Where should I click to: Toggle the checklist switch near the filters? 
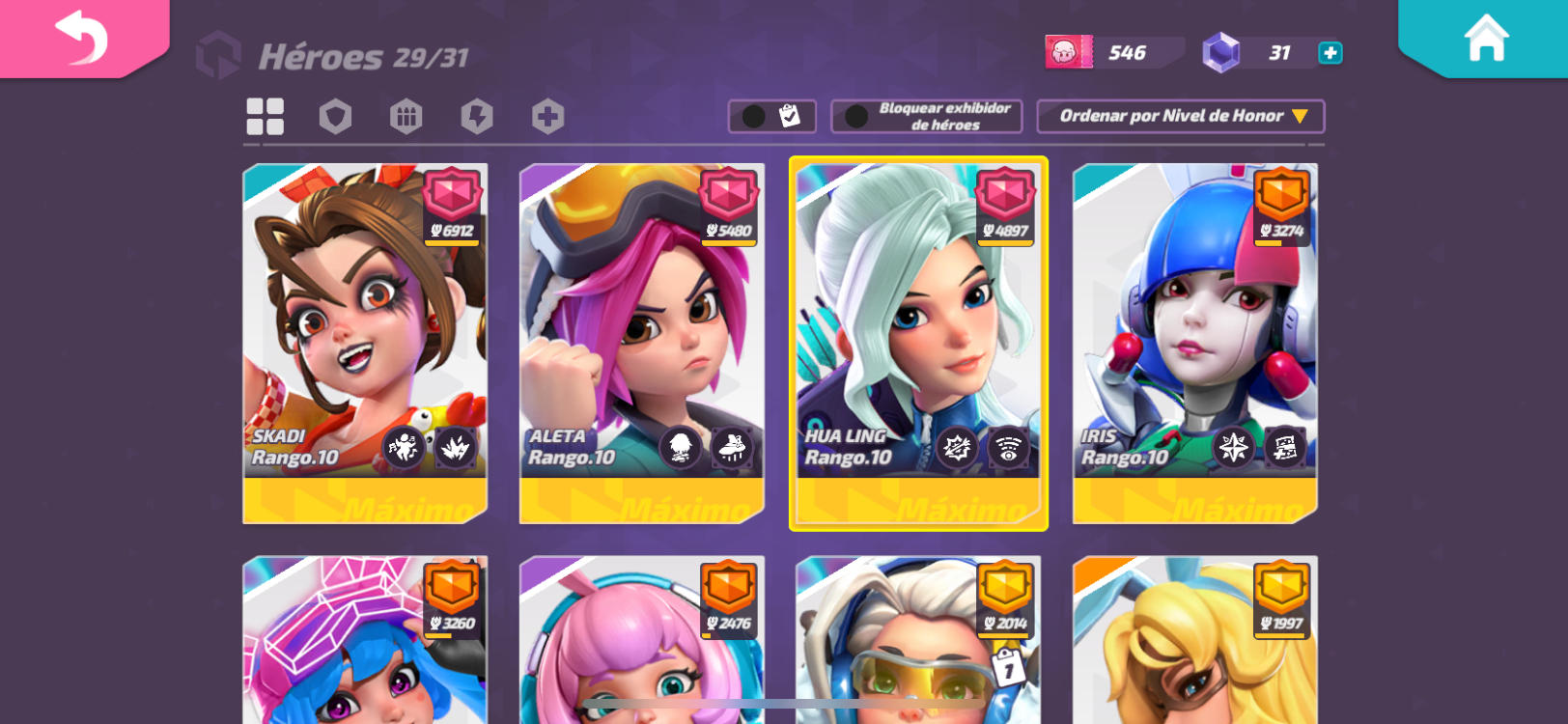(770, 116)
